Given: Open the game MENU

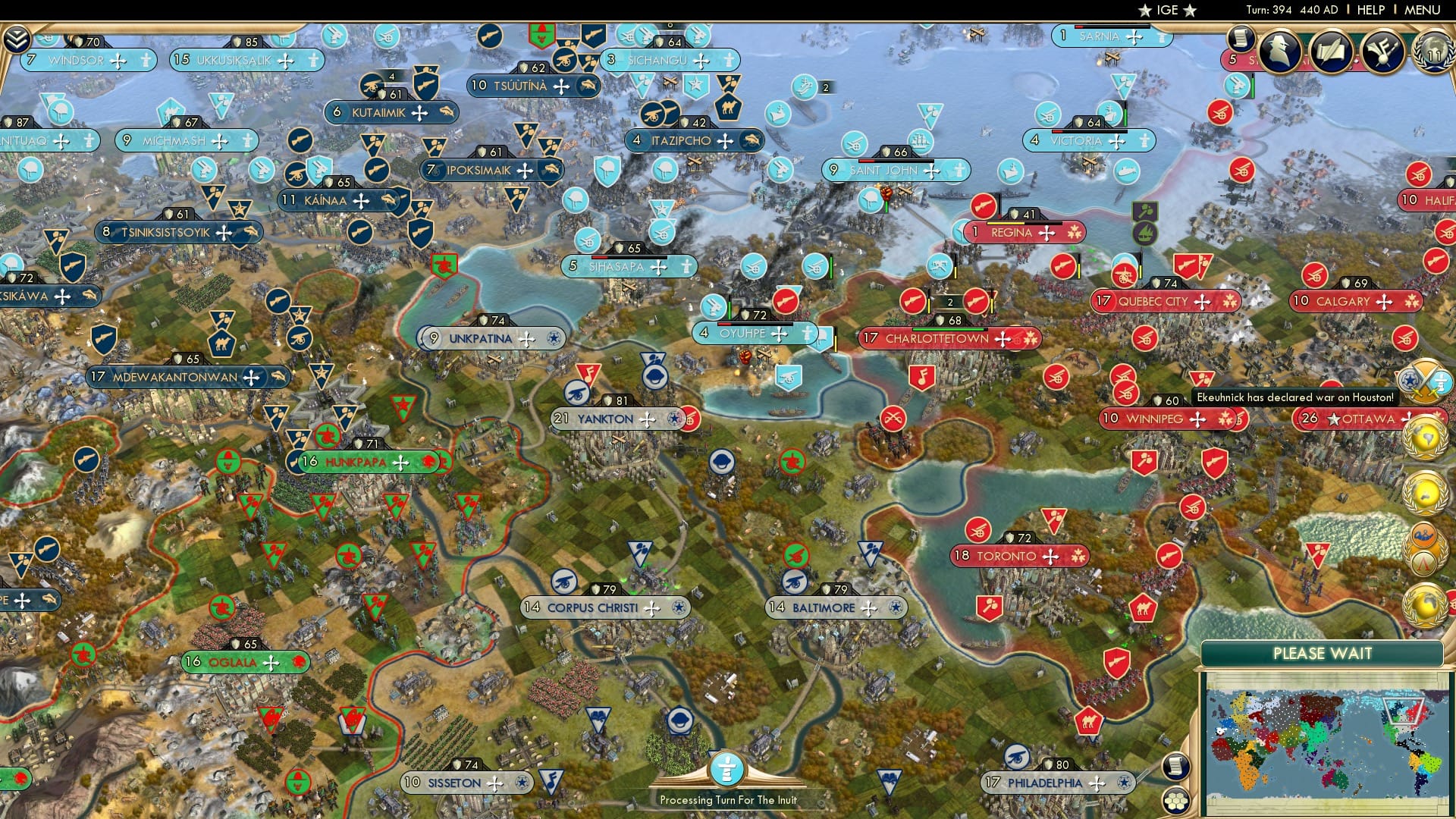Looking at the screenshot, I should click(1422, 10).
